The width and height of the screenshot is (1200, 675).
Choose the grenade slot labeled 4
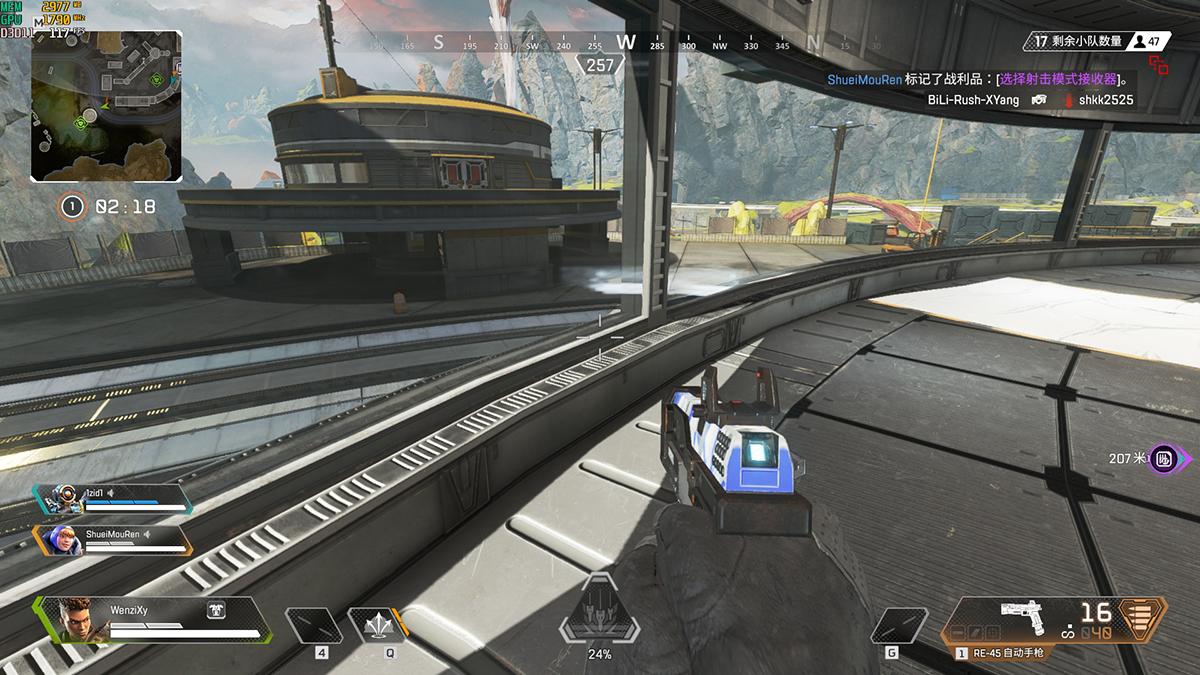pyautogui.click(x=313, y=626)
